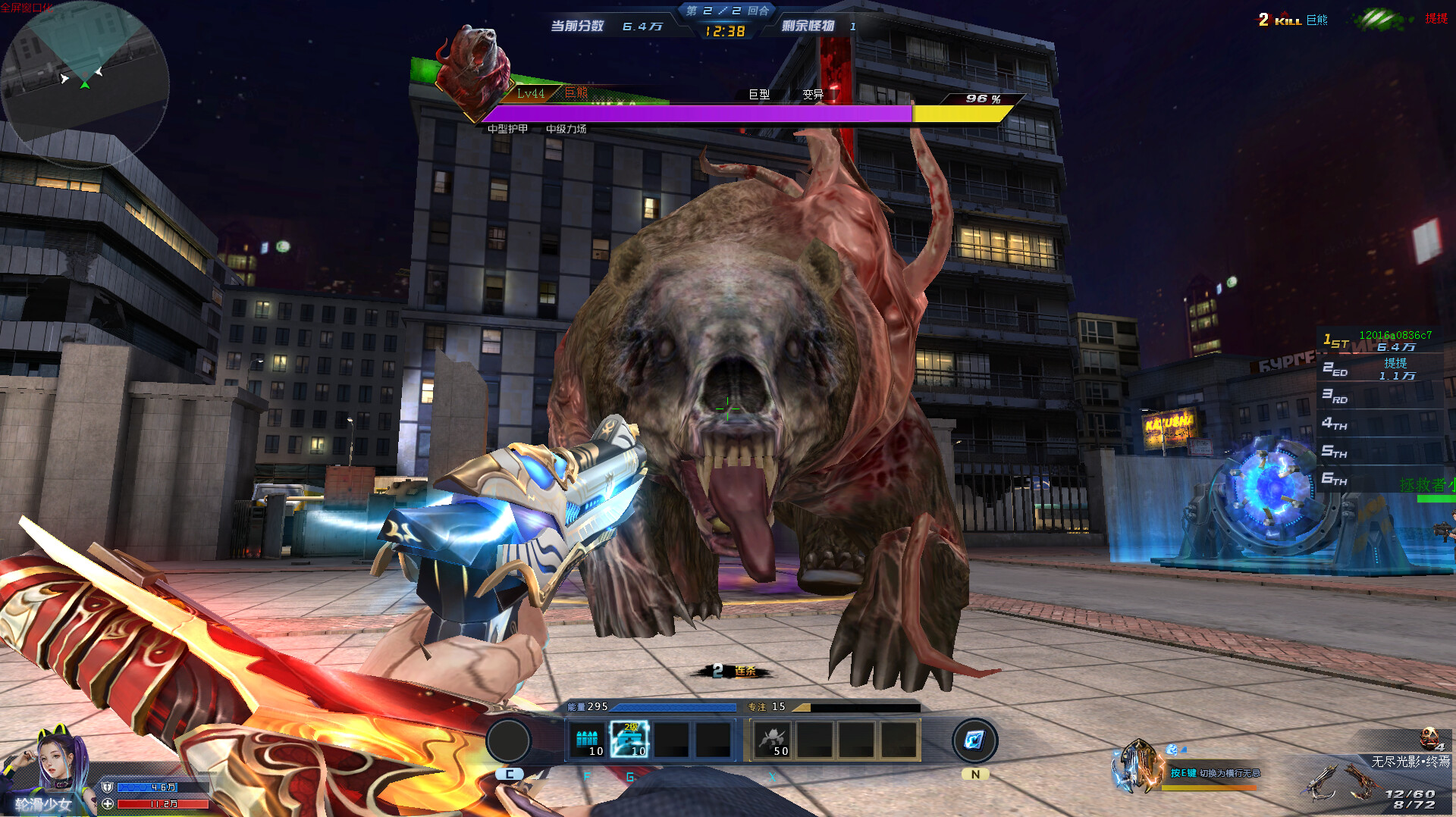
Task: Click the empty round skill button
Action: coord(508,740)
